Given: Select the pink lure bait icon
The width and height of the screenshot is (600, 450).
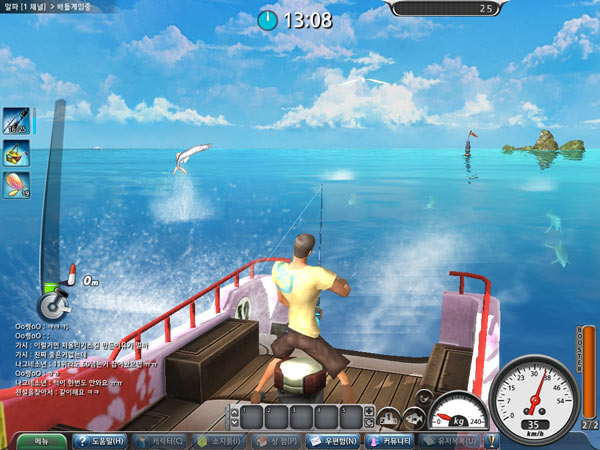Looking at the screenshot, I should tap(16, 185).
